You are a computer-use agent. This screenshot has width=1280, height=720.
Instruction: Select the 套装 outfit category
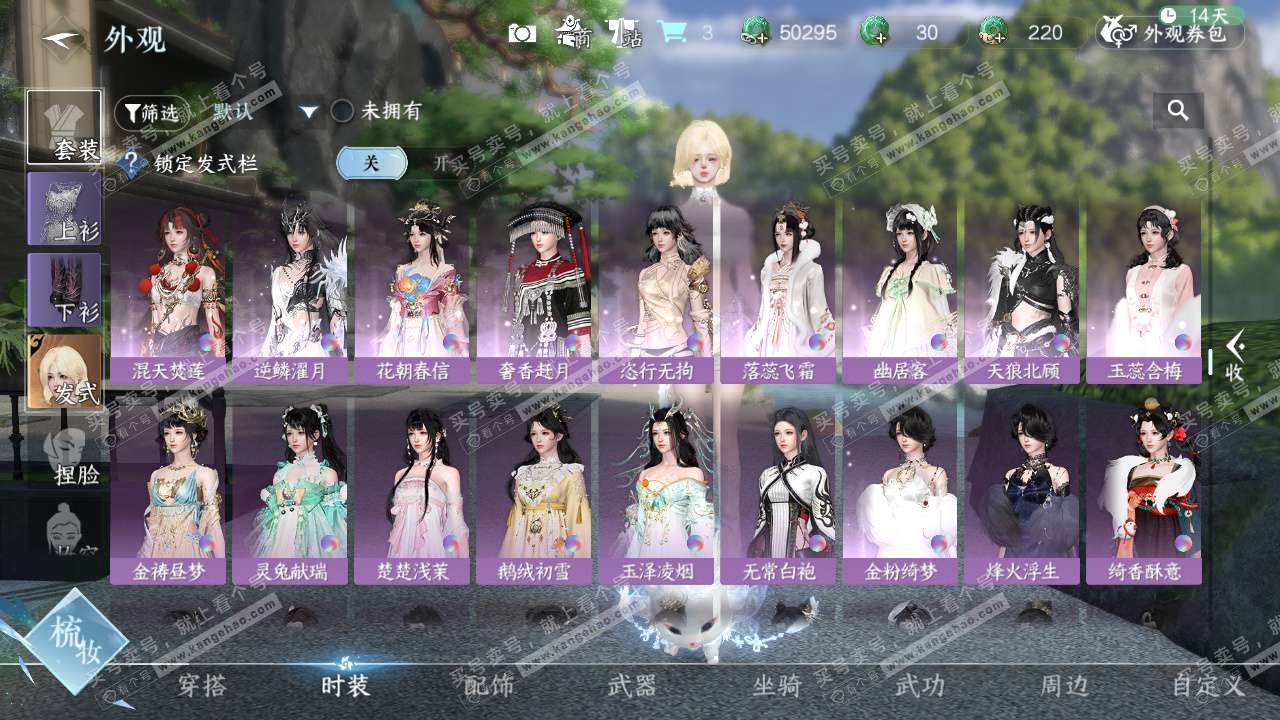click(64, 127)
